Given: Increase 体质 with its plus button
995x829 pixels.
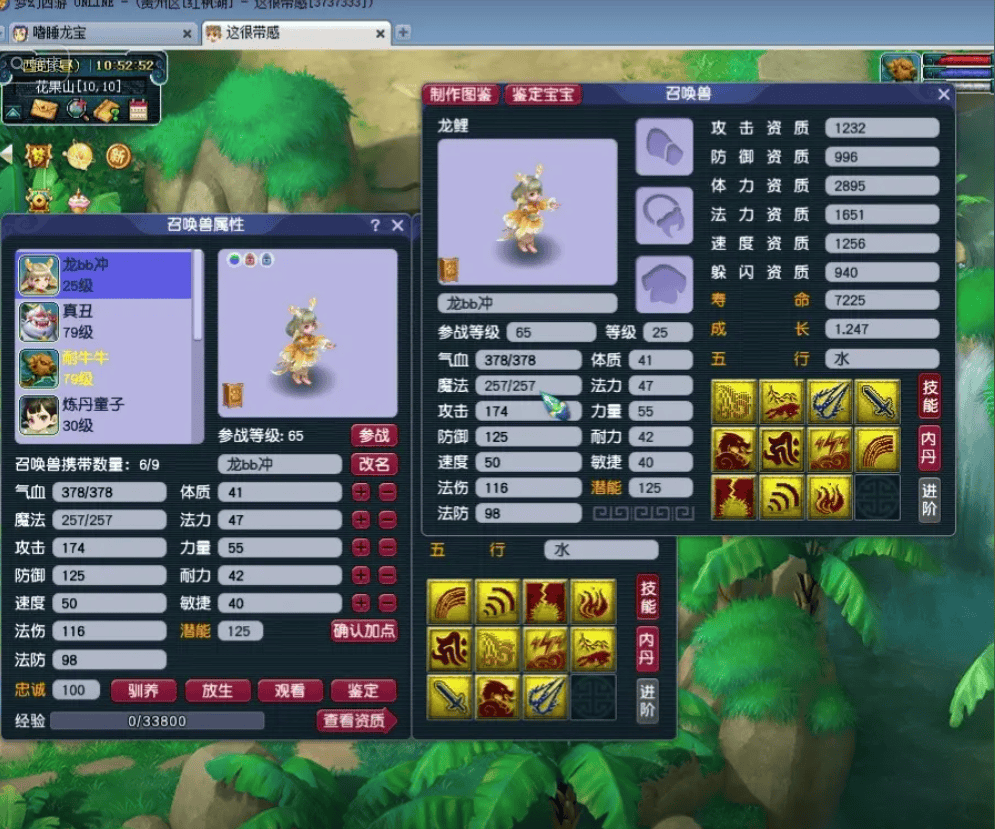Looking at the screenshot, I should (x=361, y=492).
